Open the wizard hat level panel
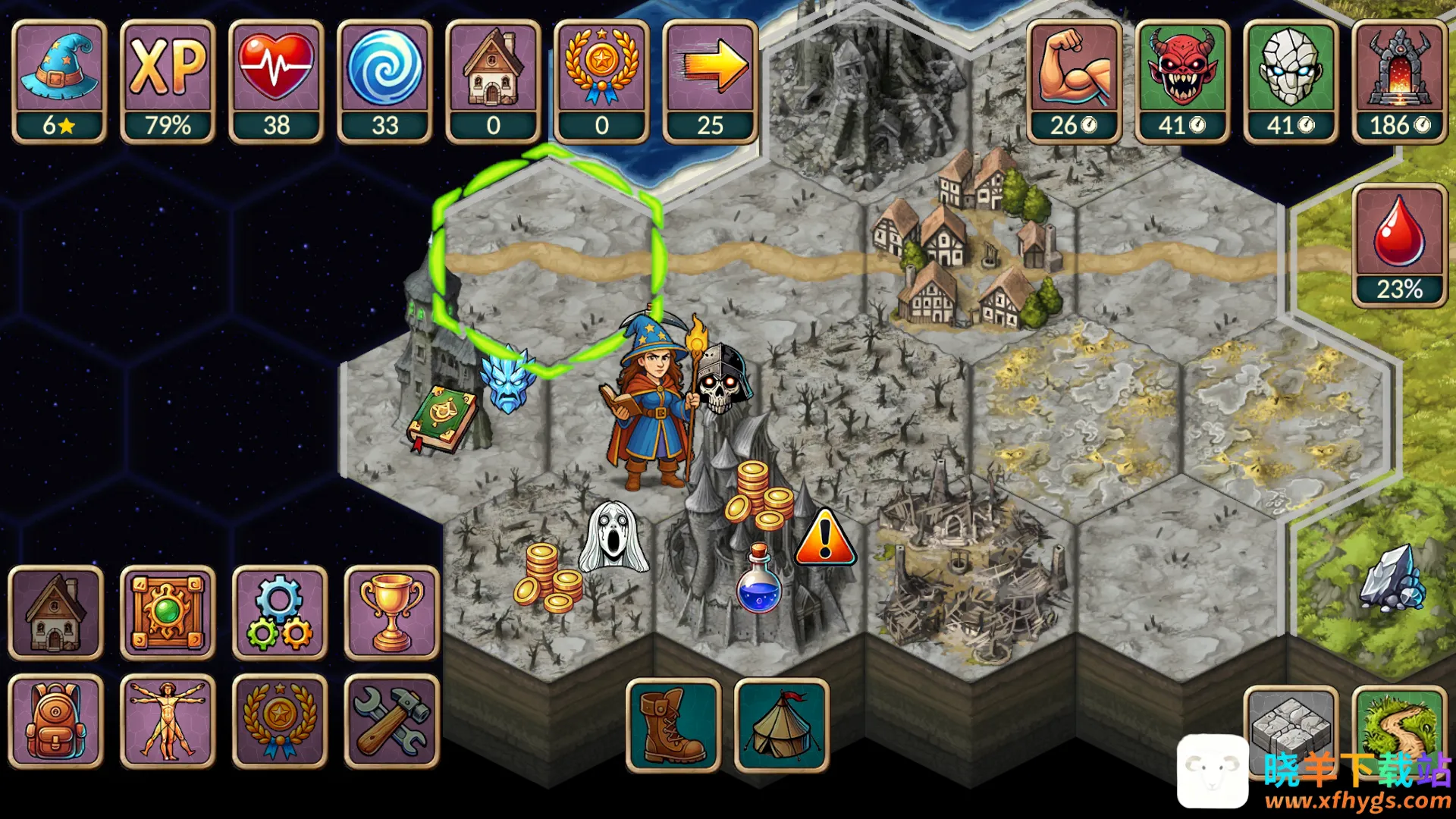This screenshot has height=819, width=1456. (x=59, y=81)
